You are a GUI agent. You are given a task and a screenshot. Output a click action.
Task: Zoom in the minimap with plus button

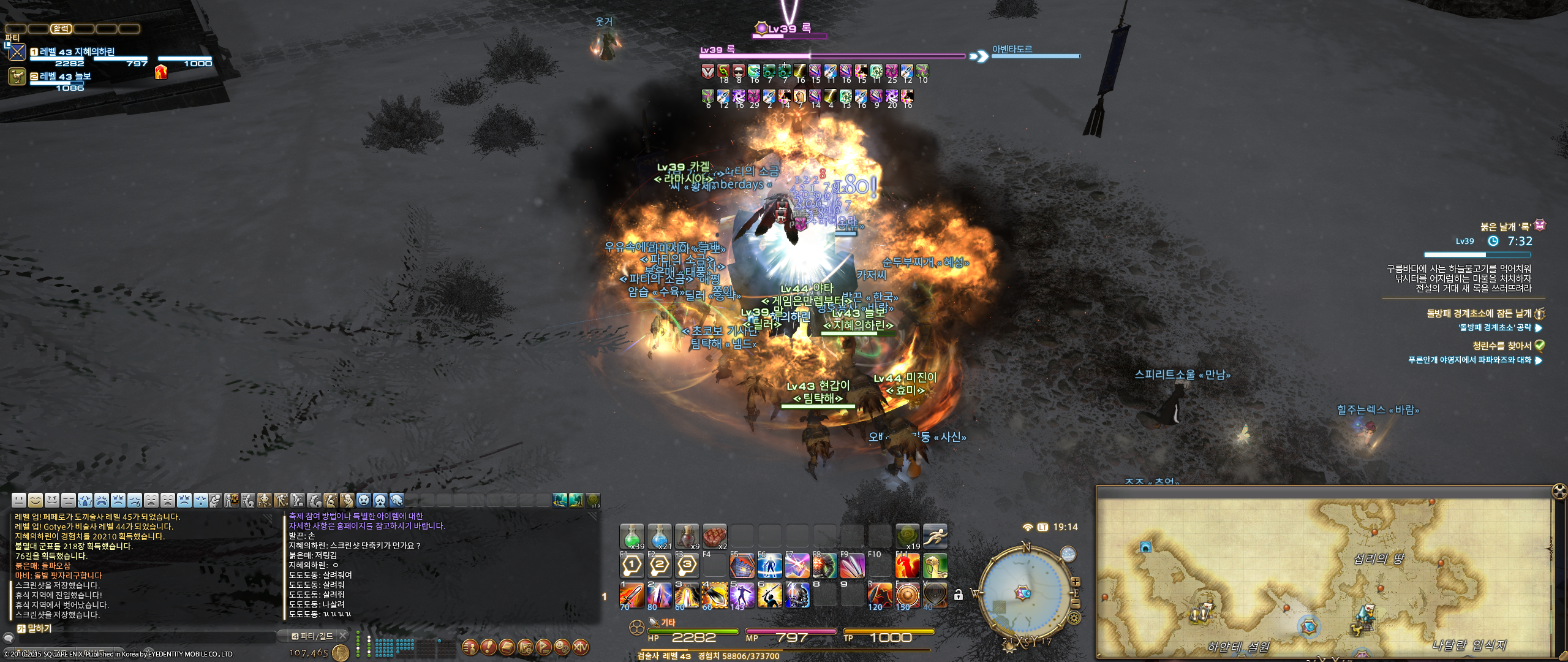[1075, 581]
